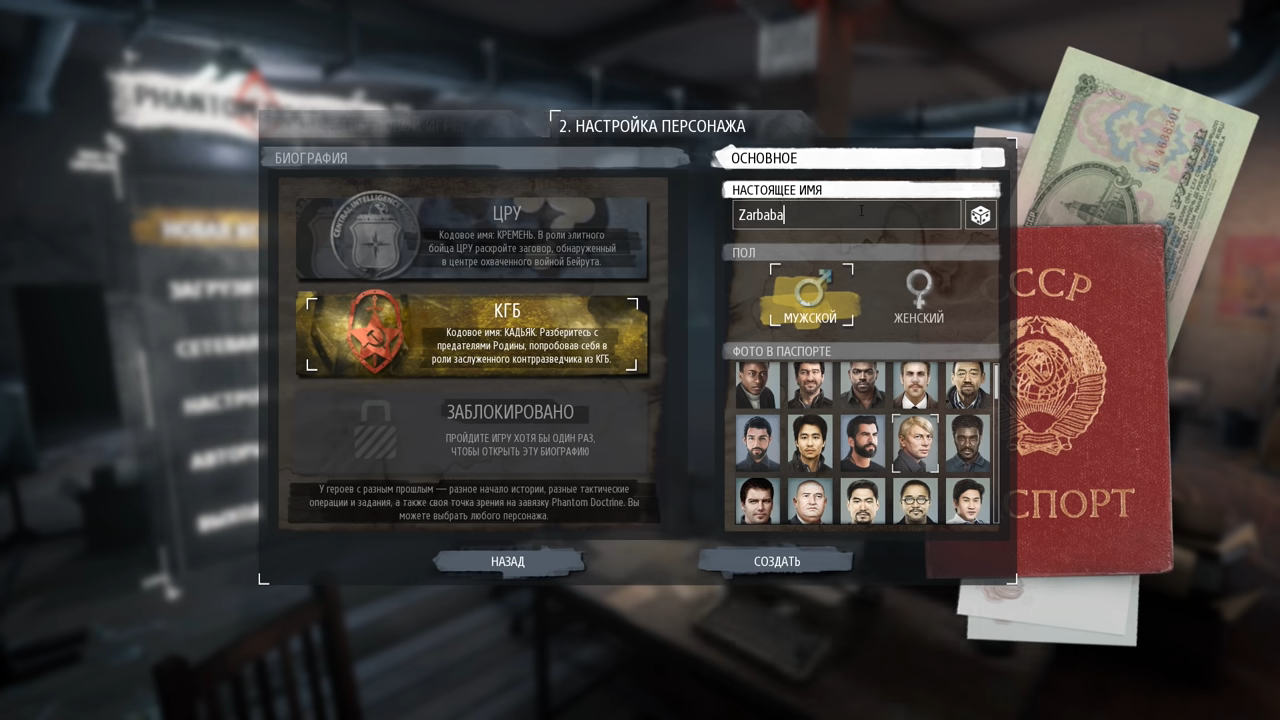Go back with the НАЗАД button

tap(508, 561)
